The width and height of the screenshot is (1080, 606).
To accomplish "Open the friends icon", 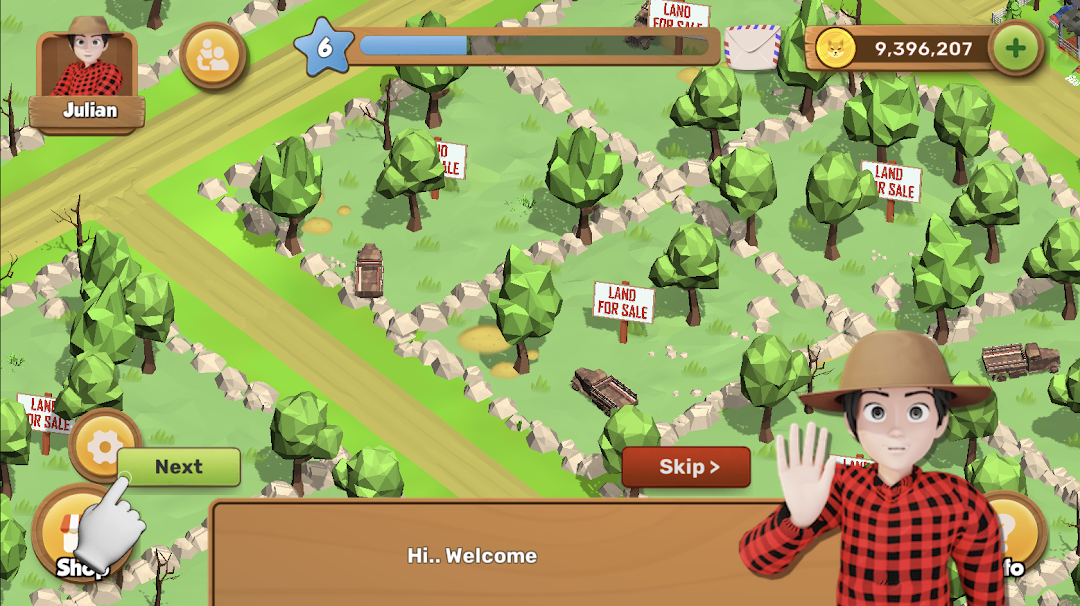I will click(213, 55).
